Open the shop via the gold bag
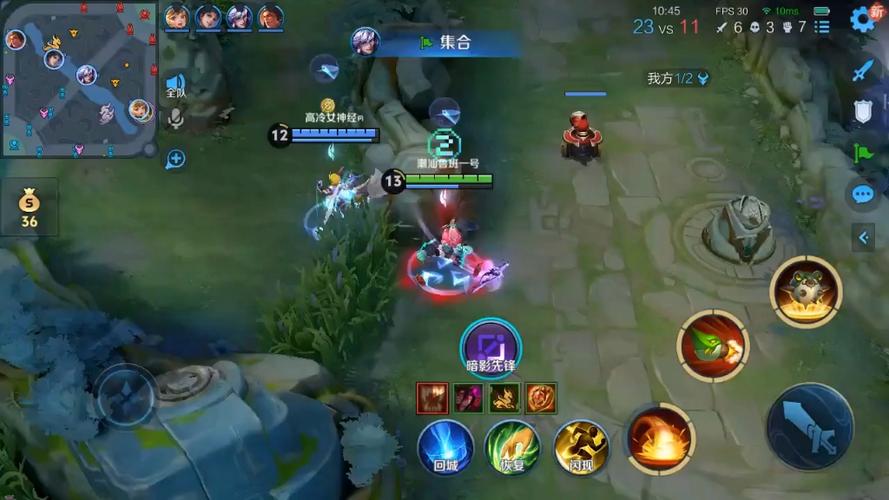Image resolution: width=889 pixels, height=500 pixels. (29, 208)
